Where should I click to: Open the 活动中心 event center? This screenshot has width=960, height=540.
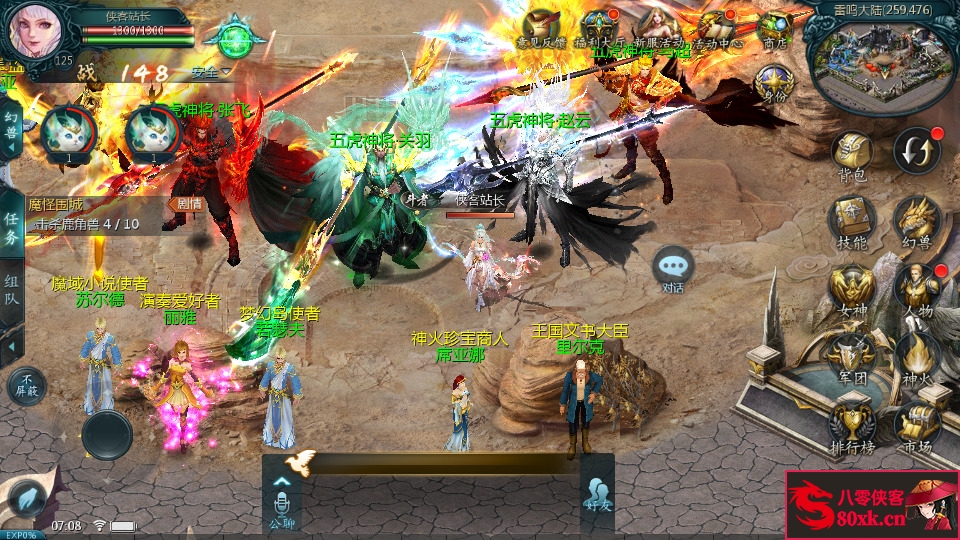(716, 28)
